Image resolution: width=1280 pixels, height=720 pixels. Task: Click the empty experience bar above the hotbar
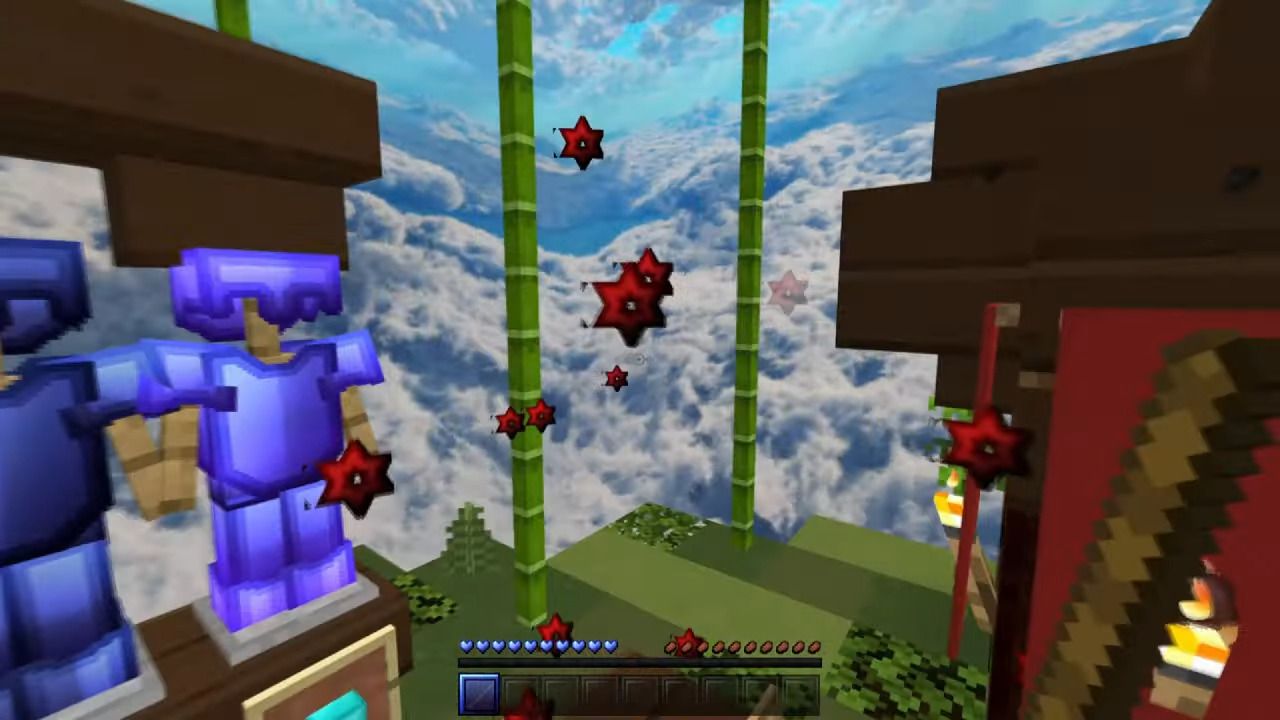click(640, 662)
